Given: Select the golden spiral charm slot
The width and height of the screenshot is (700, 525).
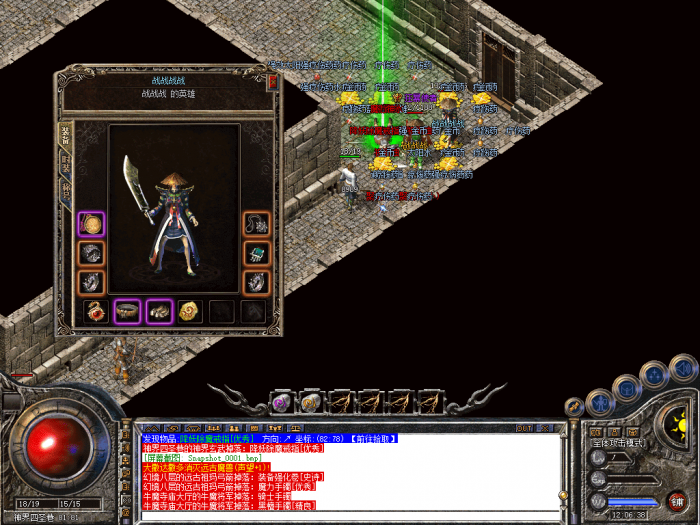Looking at the screenshot, I should [x=190, y=312].
